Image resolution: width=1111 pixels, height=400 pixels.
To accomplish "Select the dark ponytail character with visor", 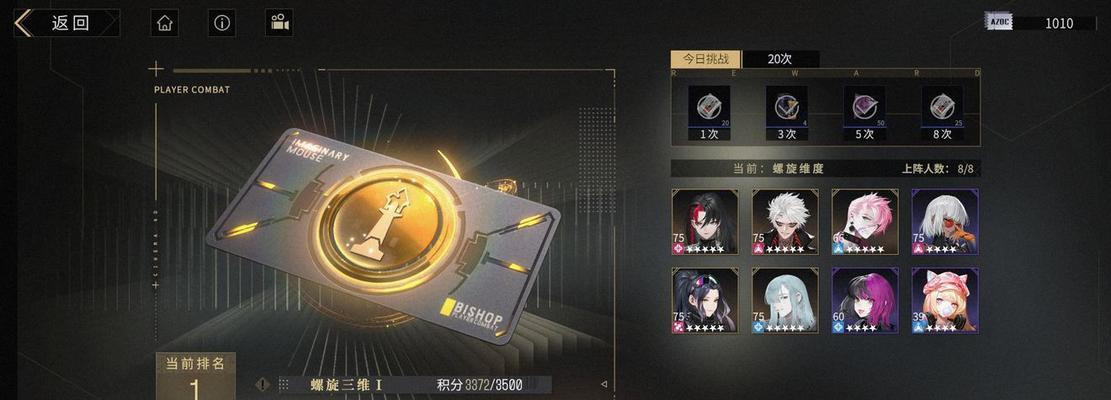I will point(705,299).
